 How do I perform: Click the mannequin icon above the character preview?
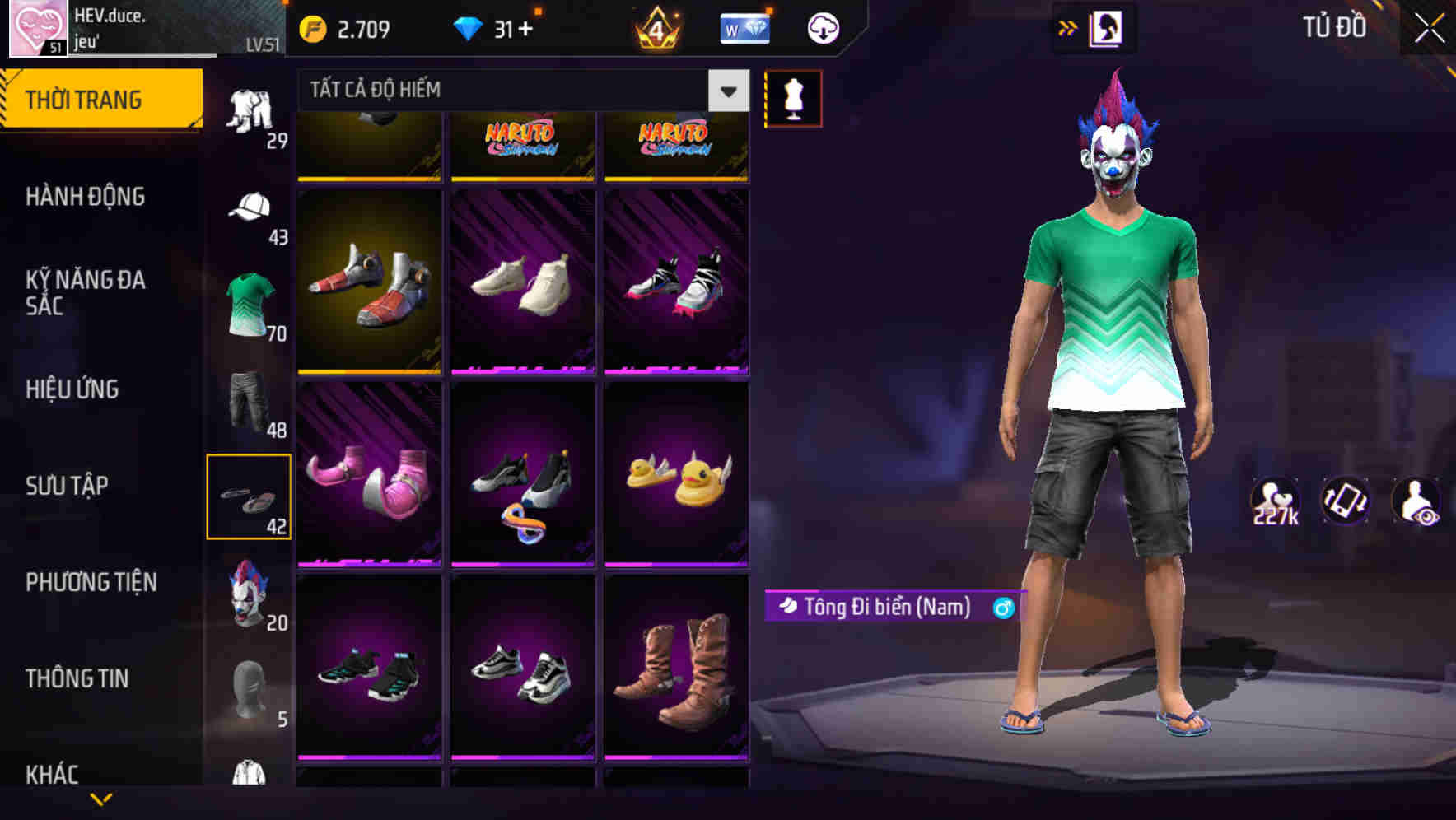point(793,97)
